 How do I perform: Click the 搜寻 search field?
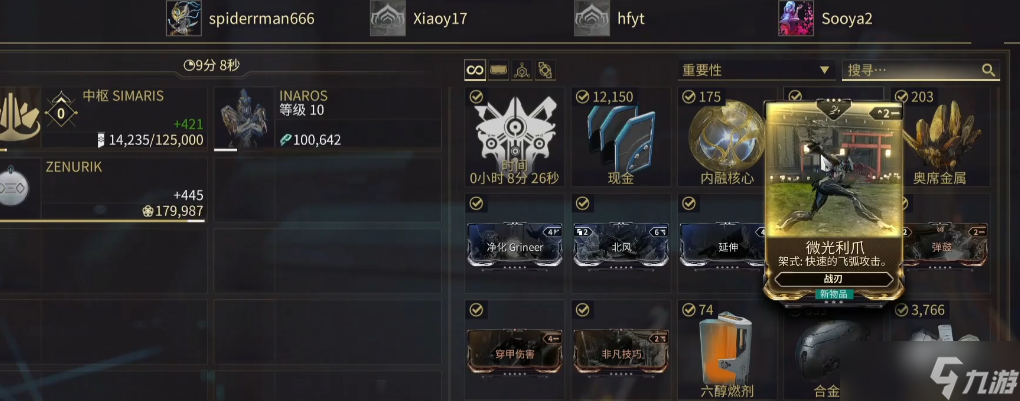coord(912,70)
